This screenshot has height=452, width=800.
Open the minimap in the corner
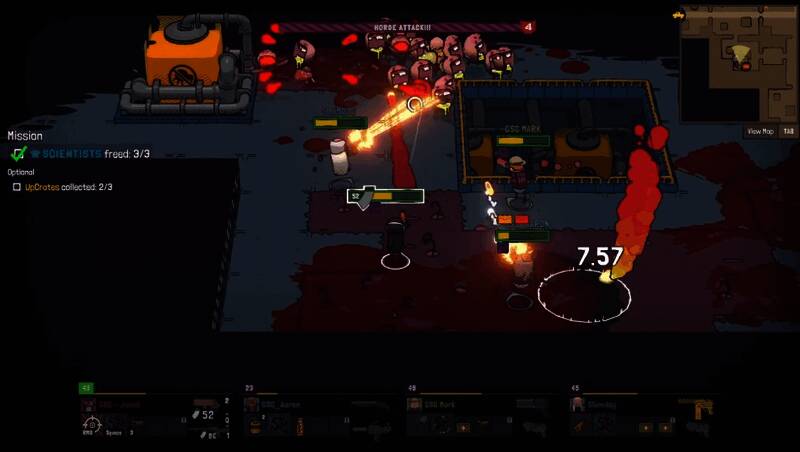click(739, 60)
